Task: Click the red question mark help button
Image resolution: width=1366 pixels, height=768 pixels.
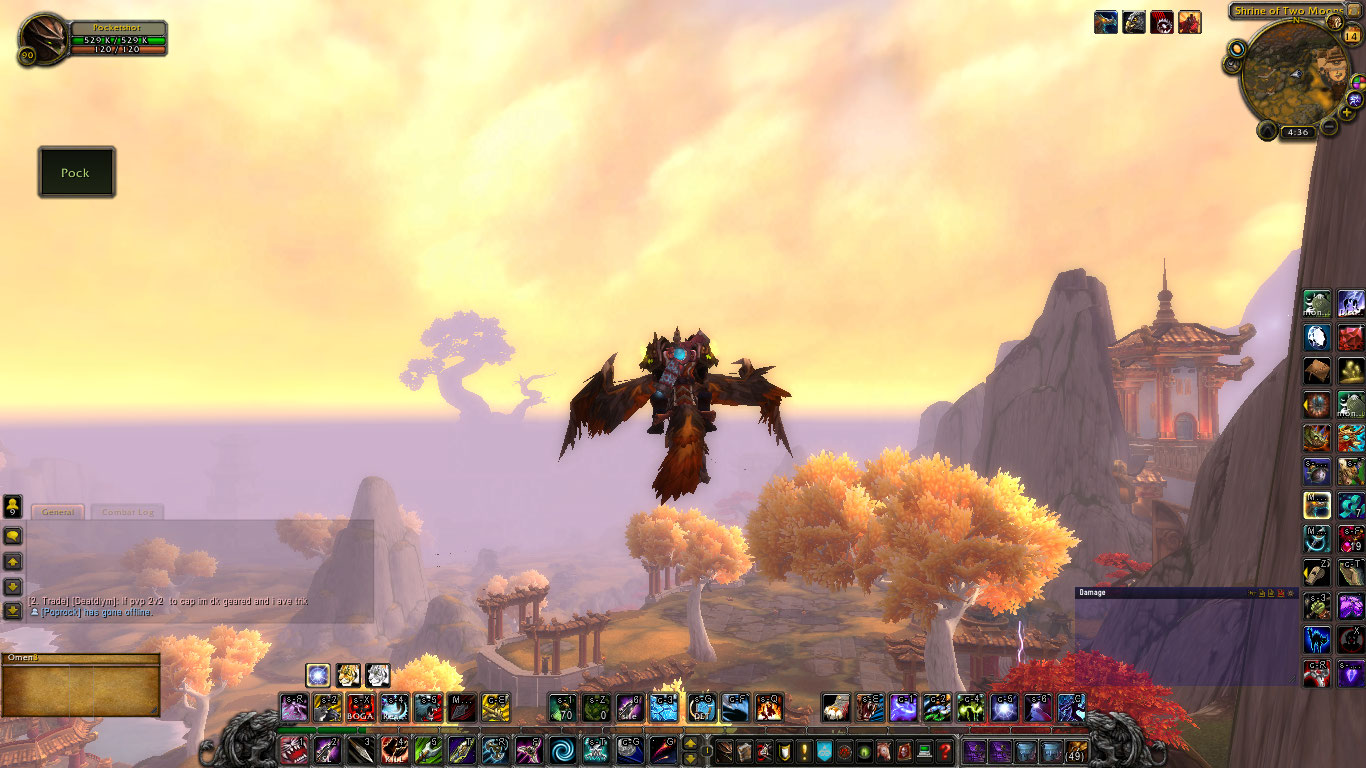Action: click(x=944, y=751)
